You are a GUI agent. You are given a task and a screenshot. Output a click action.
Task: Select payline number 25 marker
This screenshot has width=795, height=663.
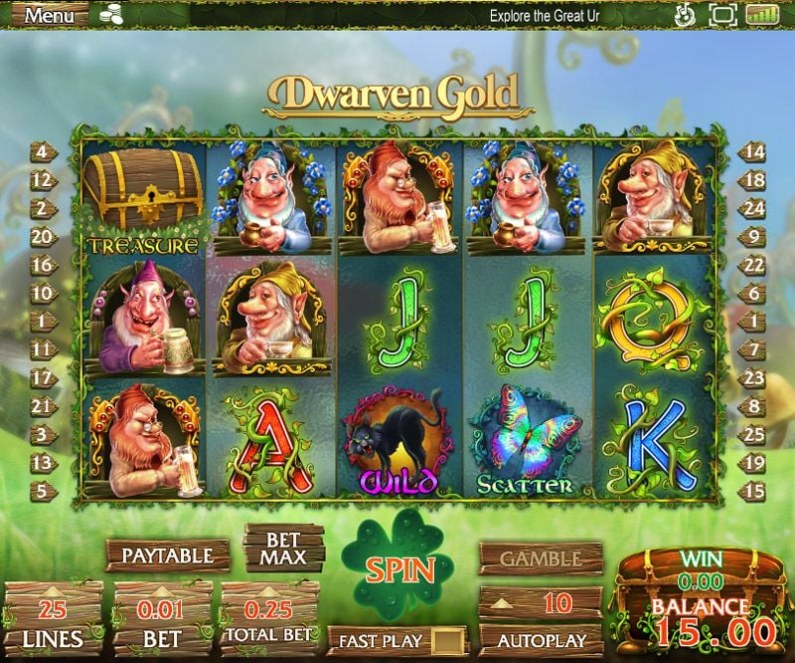coord(754,435)
